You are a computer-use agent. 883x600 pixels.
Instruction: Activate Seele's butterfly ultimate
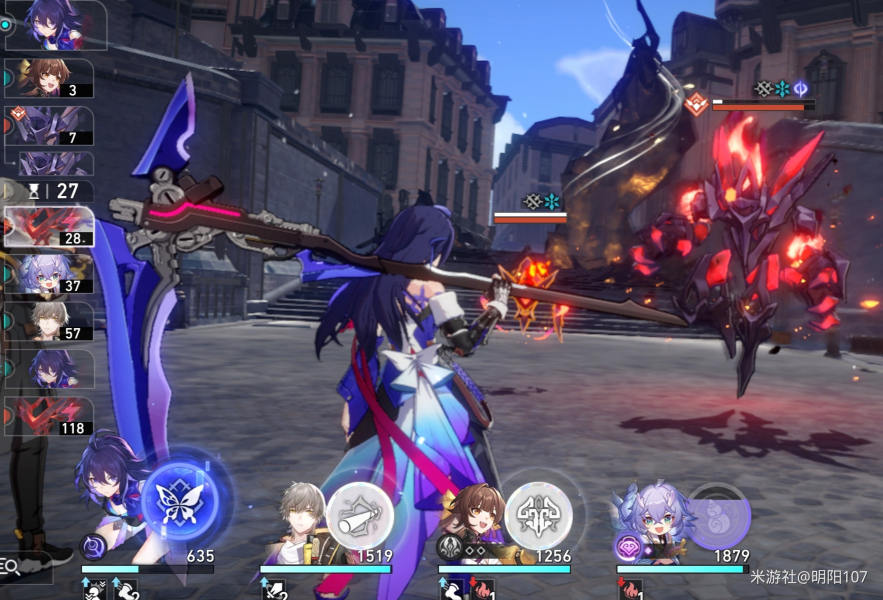pyautogui.click(x=180, y=501)
